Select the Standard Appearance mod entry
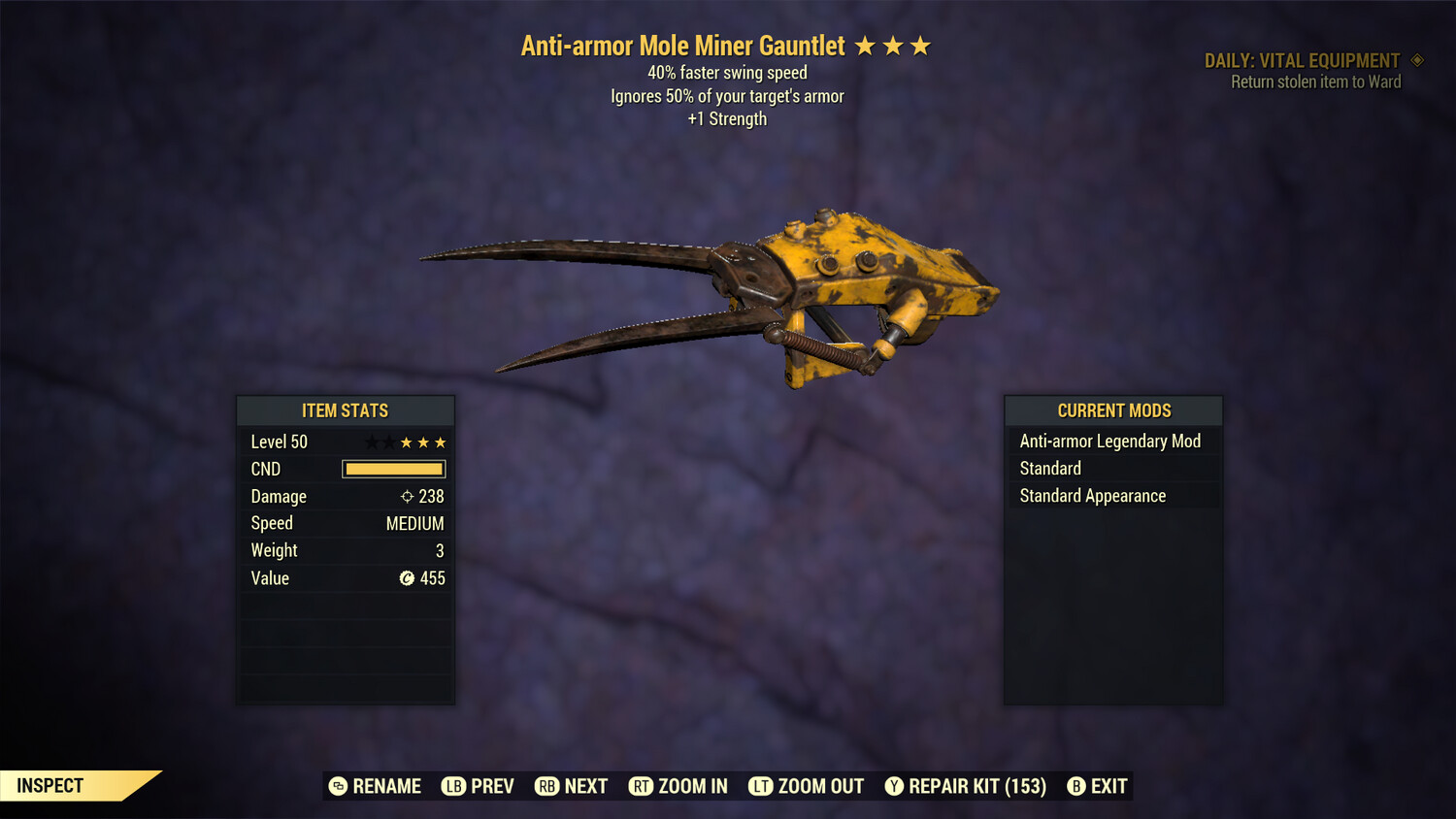Viewport: 1456px width, 819px height. point(1093,496)
